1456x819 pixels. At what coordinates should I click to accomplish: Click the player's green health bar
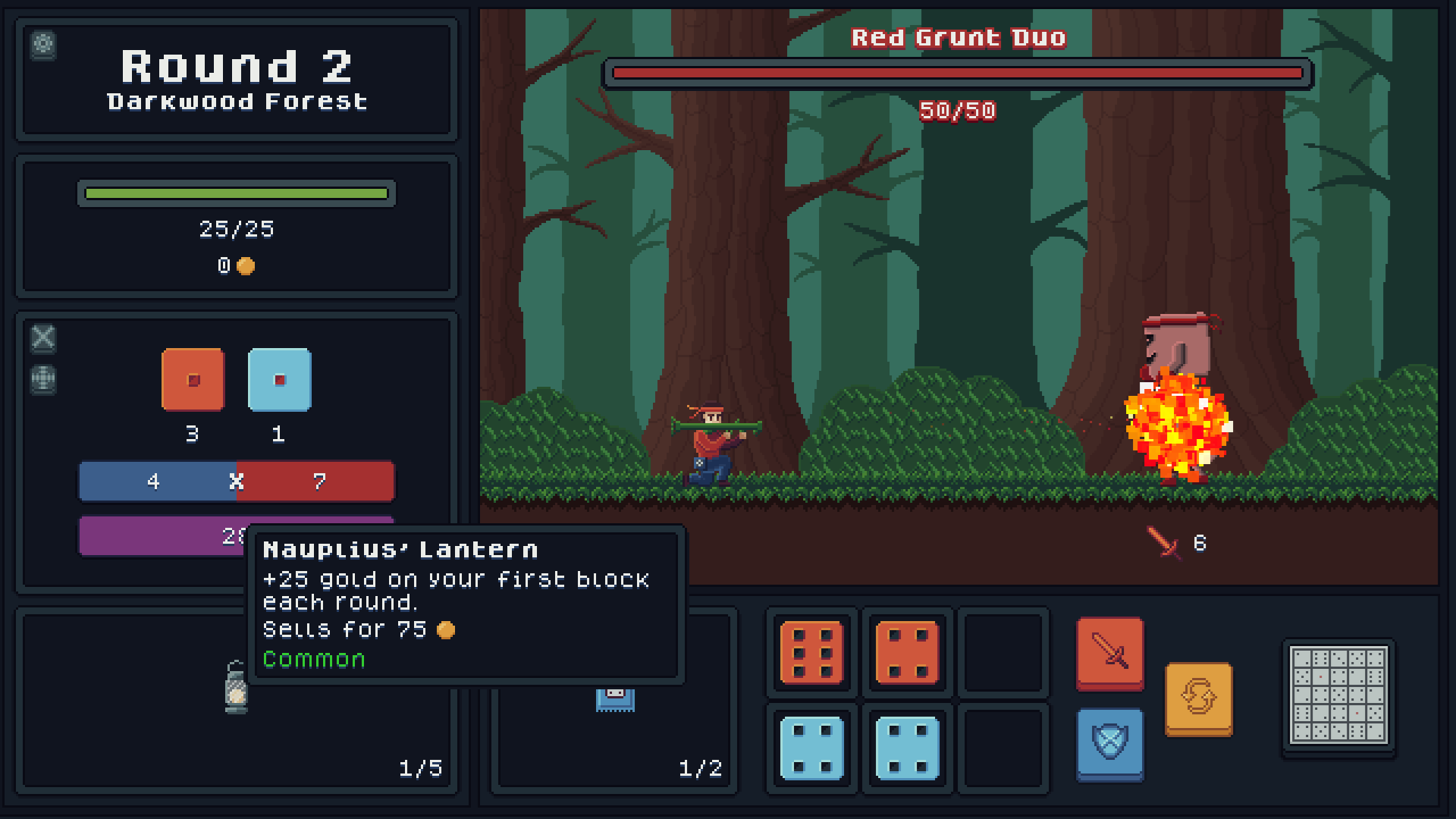click(235, 194)
